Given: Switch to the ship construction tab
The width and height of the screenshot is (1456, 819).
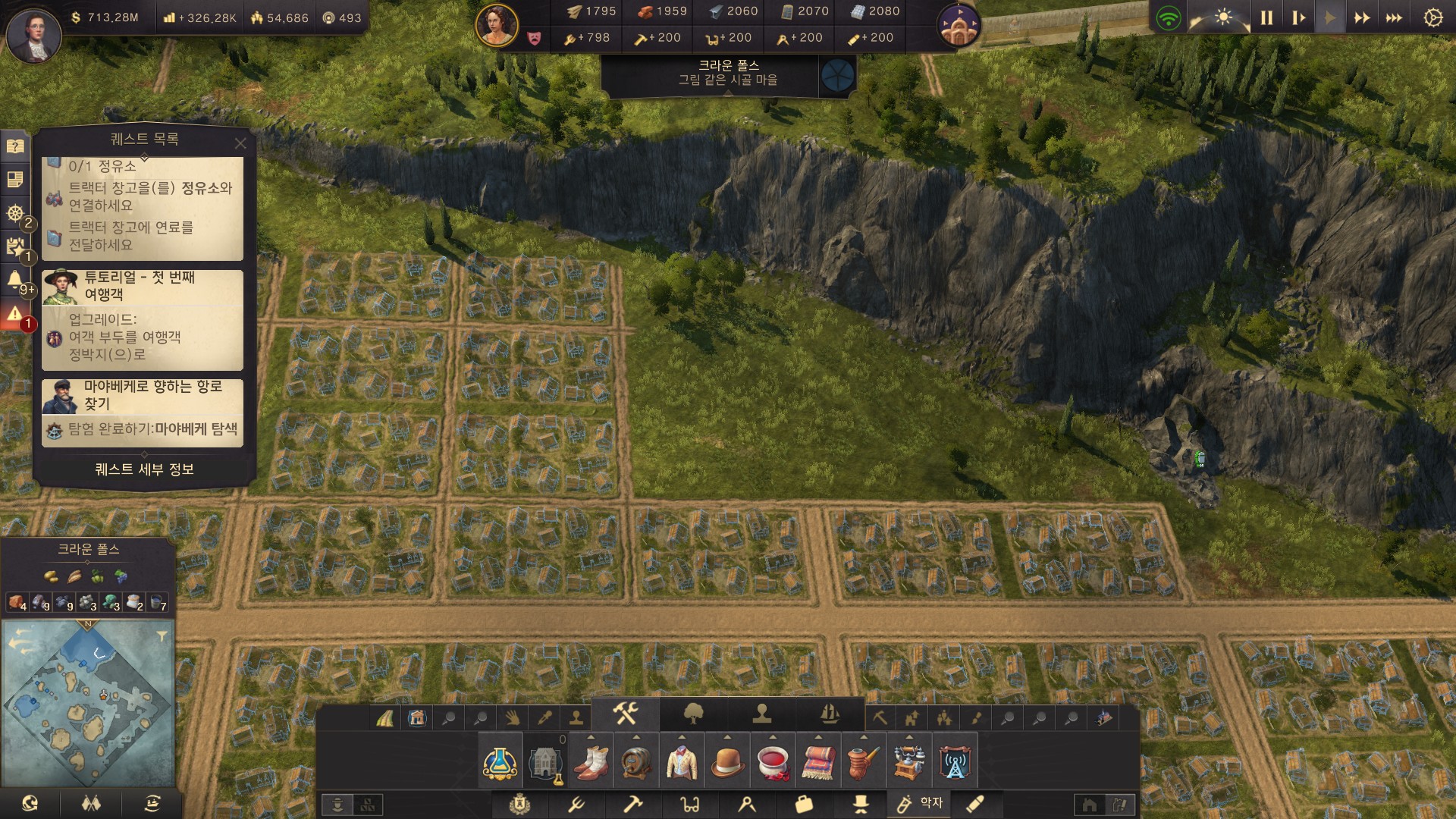Looking at the screenshot, I should [x=830, y=714].
